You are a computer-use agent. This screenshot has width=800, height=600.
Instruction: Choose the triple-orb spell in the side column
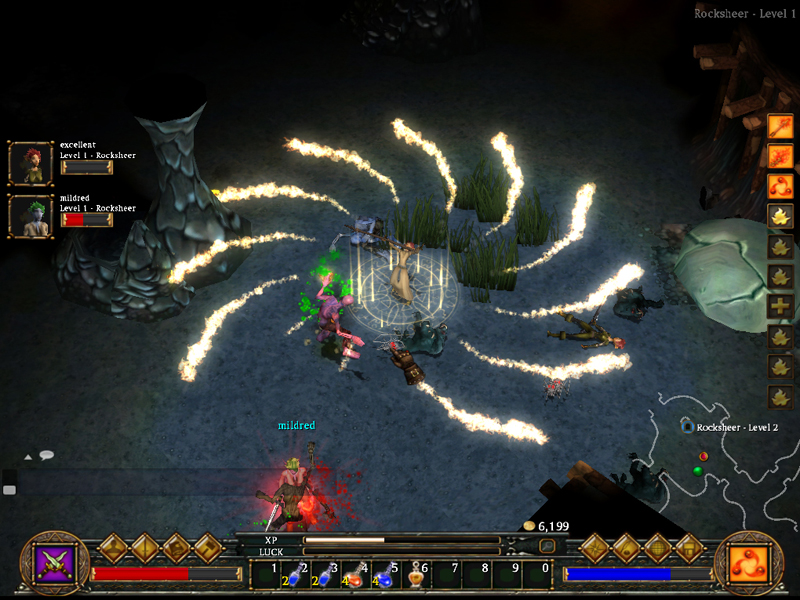click(780, 186)
